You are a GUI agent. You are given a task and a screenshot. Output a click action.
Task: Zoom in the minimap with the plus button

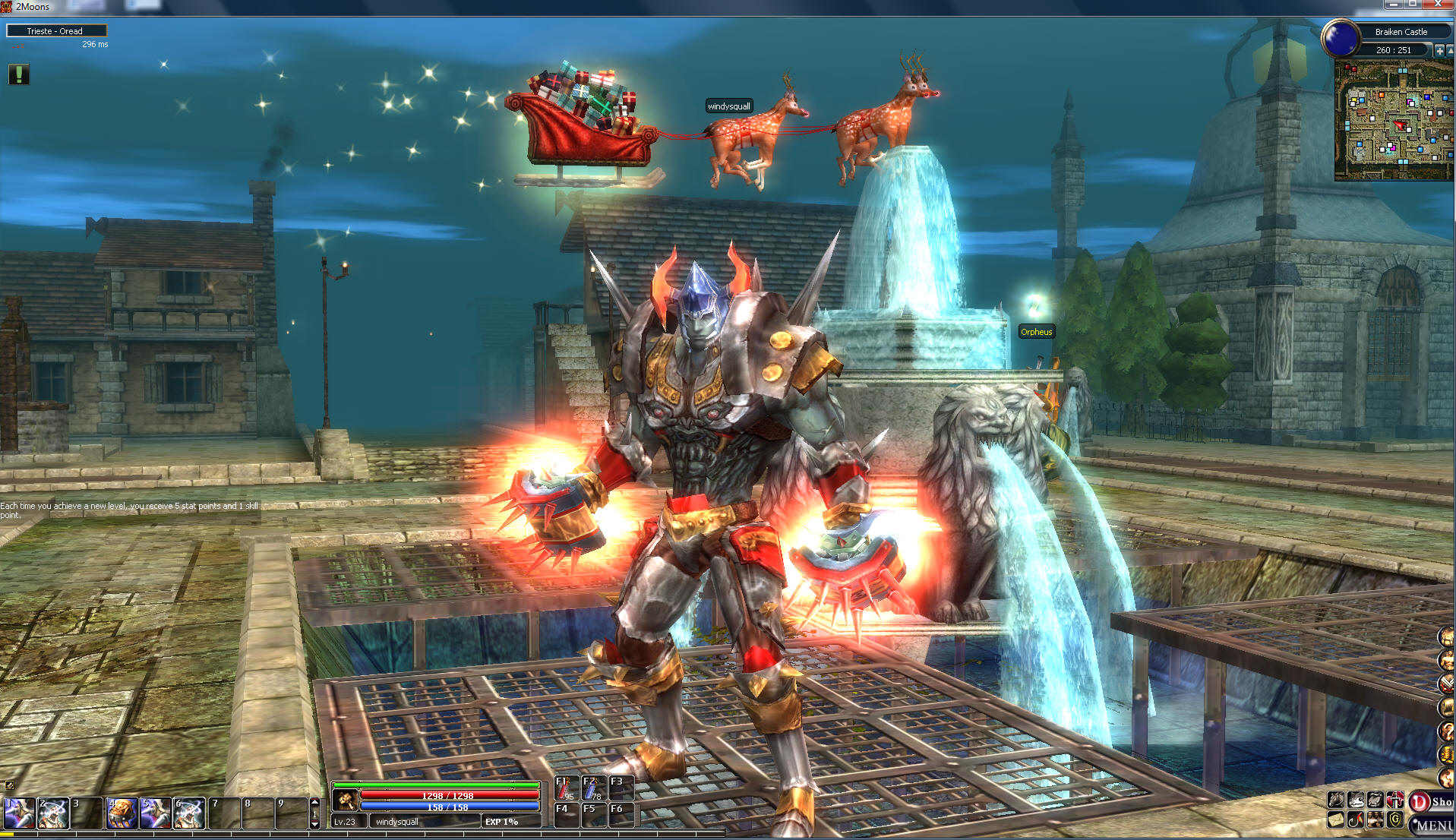click(1439, 50)
